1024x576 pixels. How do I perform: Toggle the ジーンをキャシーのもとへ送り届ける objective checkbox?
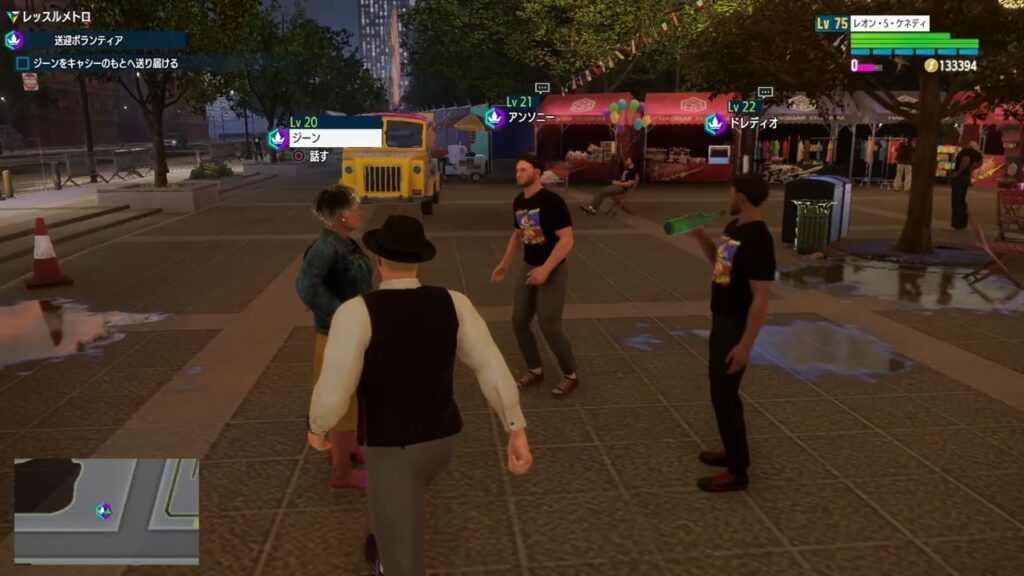(x=22, y=63)
